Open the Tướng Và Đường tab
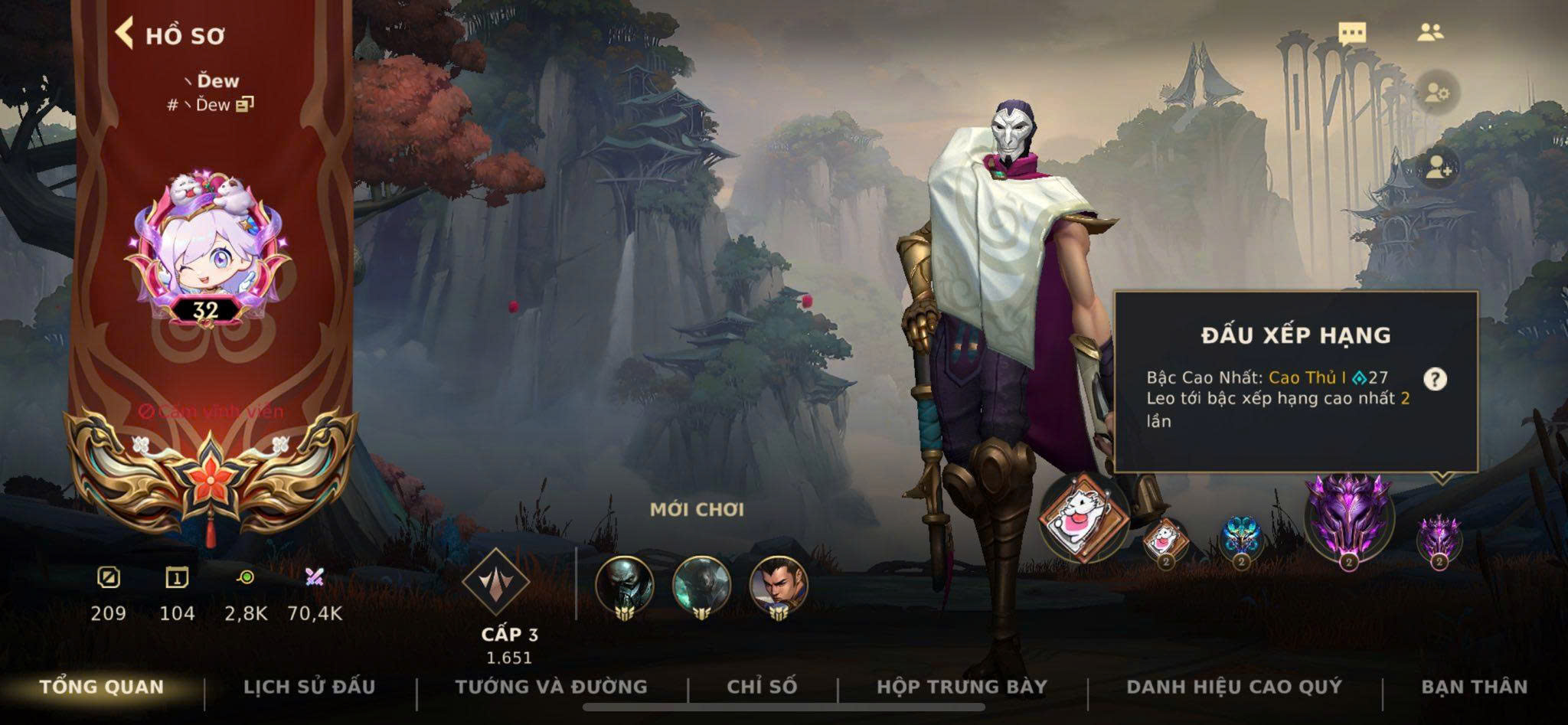This screenshot has height=725, width=1568. [551, 687]
